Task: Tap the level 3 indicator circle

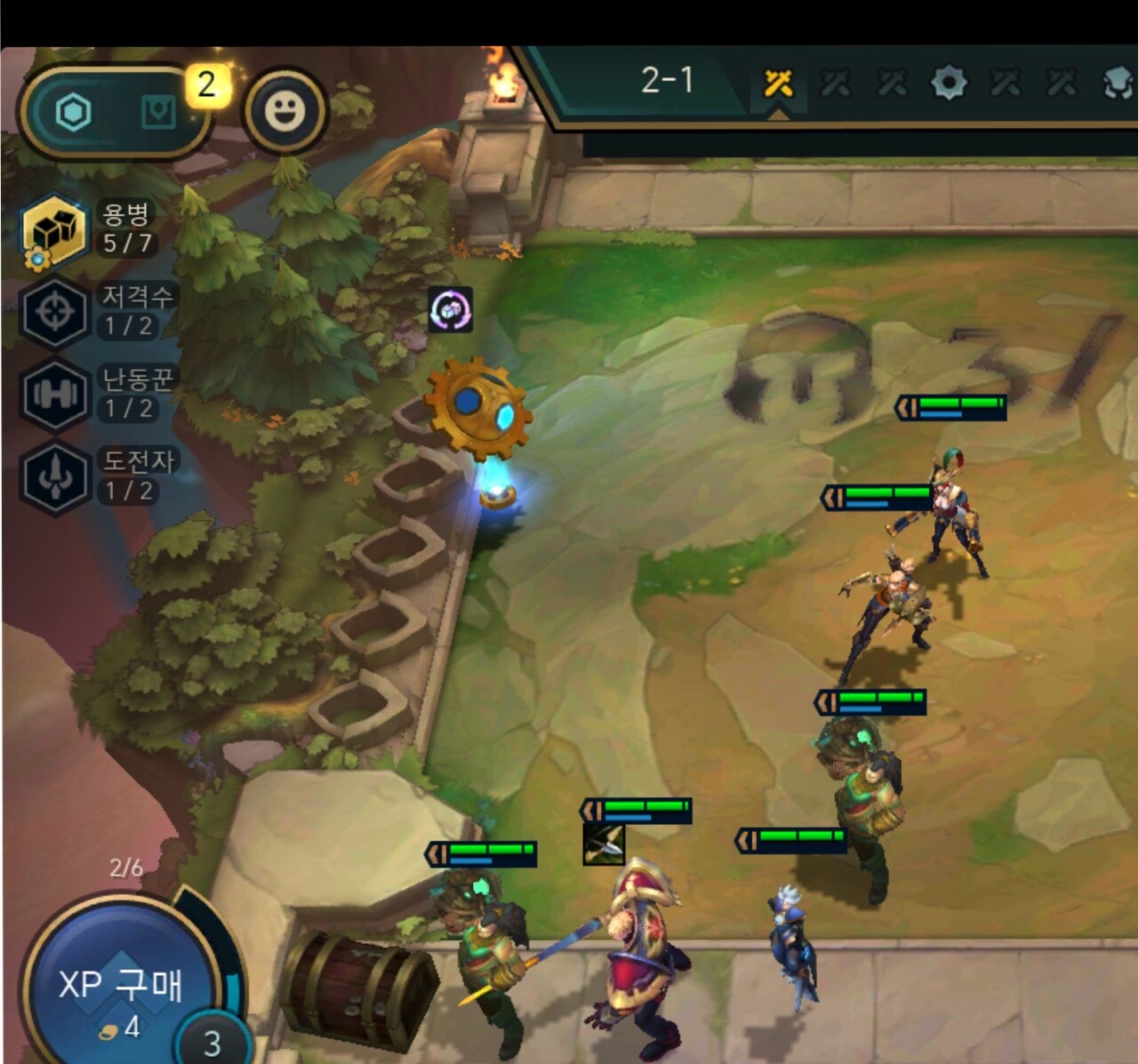Action: tap(212, 1042)
